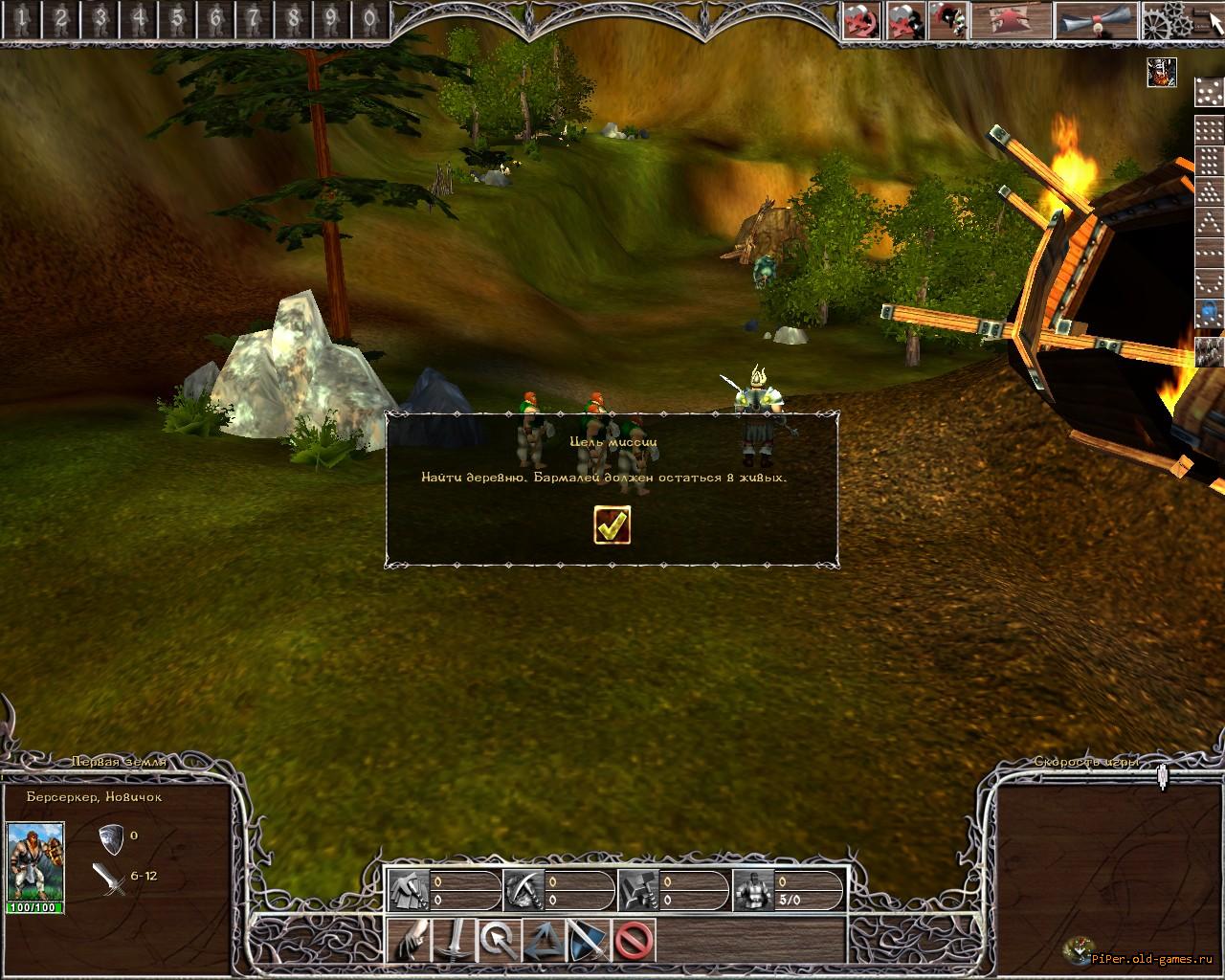Image resolution: width=1225 pixels, height=980 pixels.
Task: Activate the sword attack command
Action: click(457, 941)
